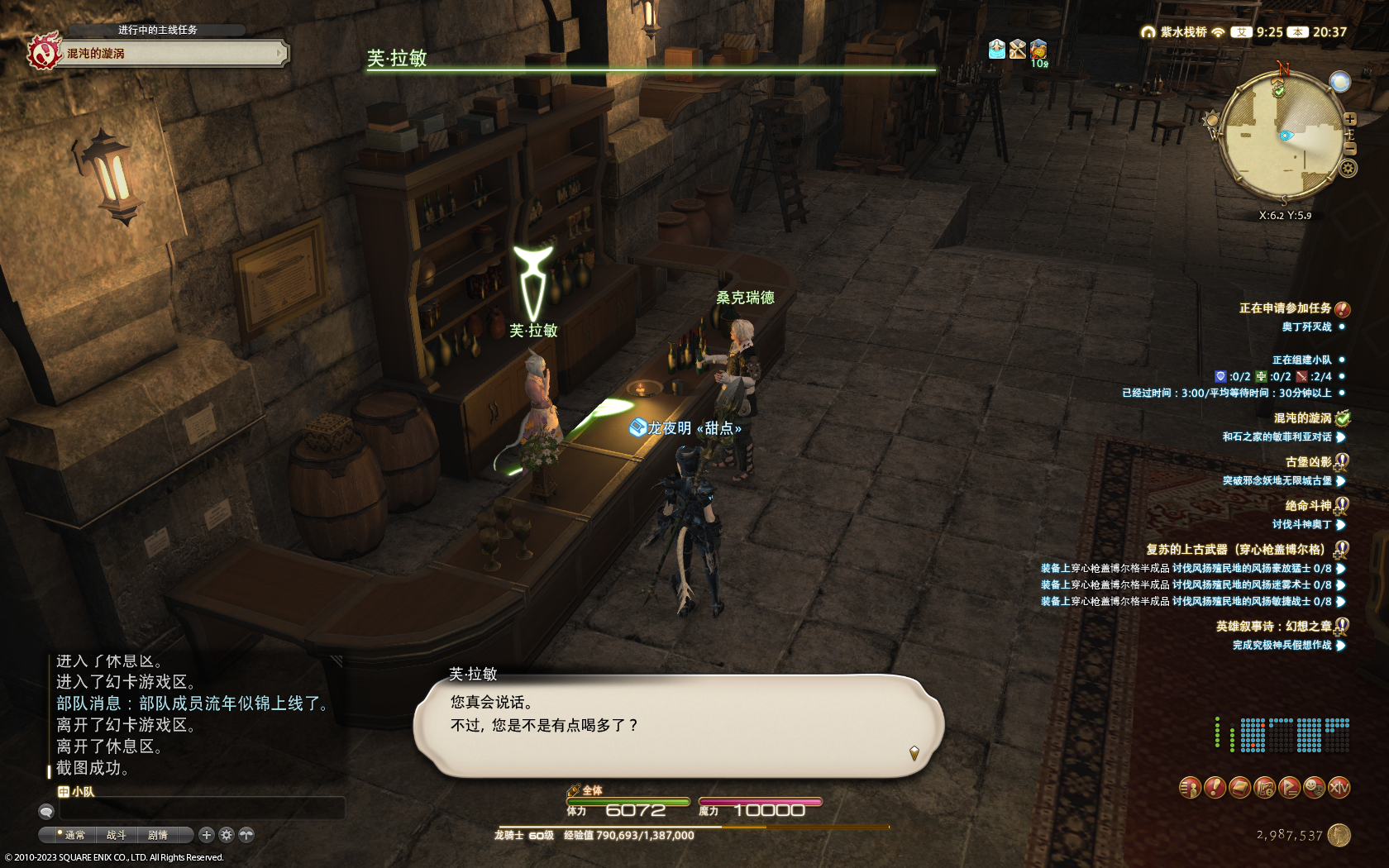
Task: Open the map and travel menu icon
Action: tap(1264, 788)
